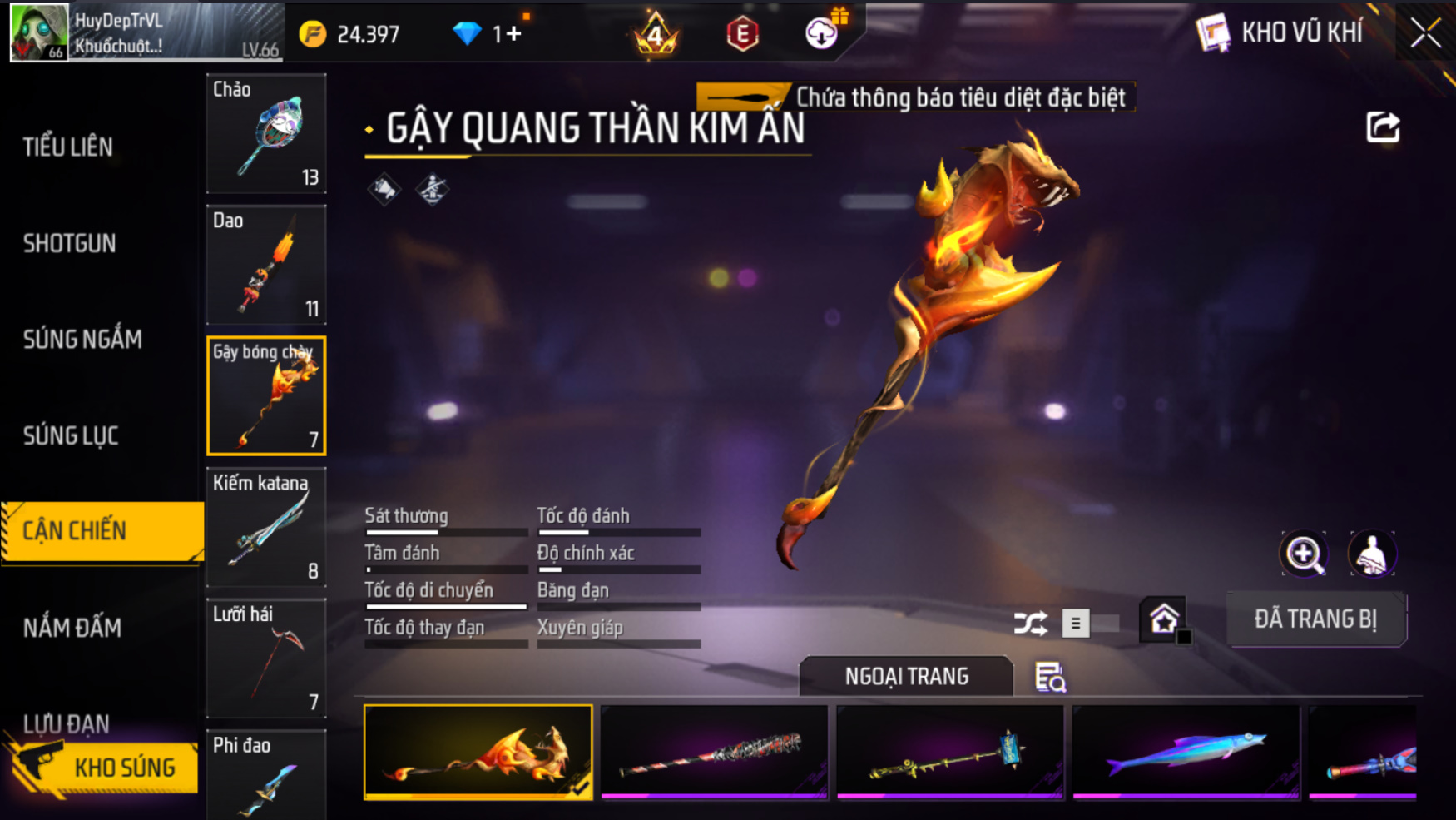Select the Chảo melee weapon
This screenshot has width=1456, height=820.
coord(266,133)
